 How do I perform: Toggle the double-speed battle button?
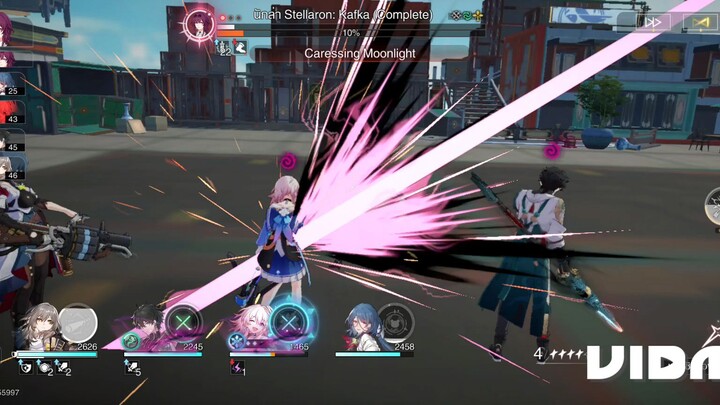[x=654, y=21]
